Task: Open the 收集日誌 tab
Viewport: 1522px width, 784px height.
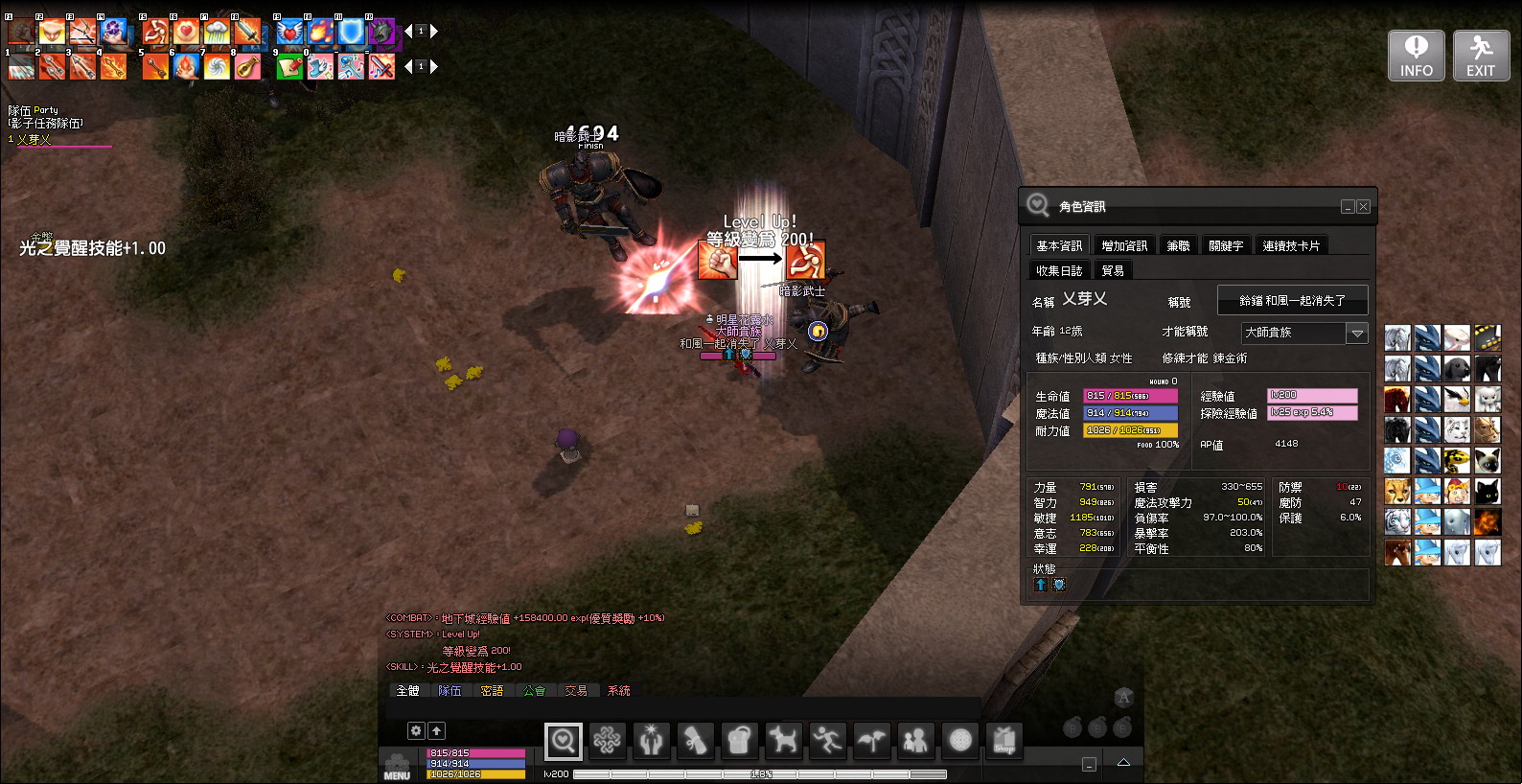Action: pyautogui.click(x=1059, y=271)
